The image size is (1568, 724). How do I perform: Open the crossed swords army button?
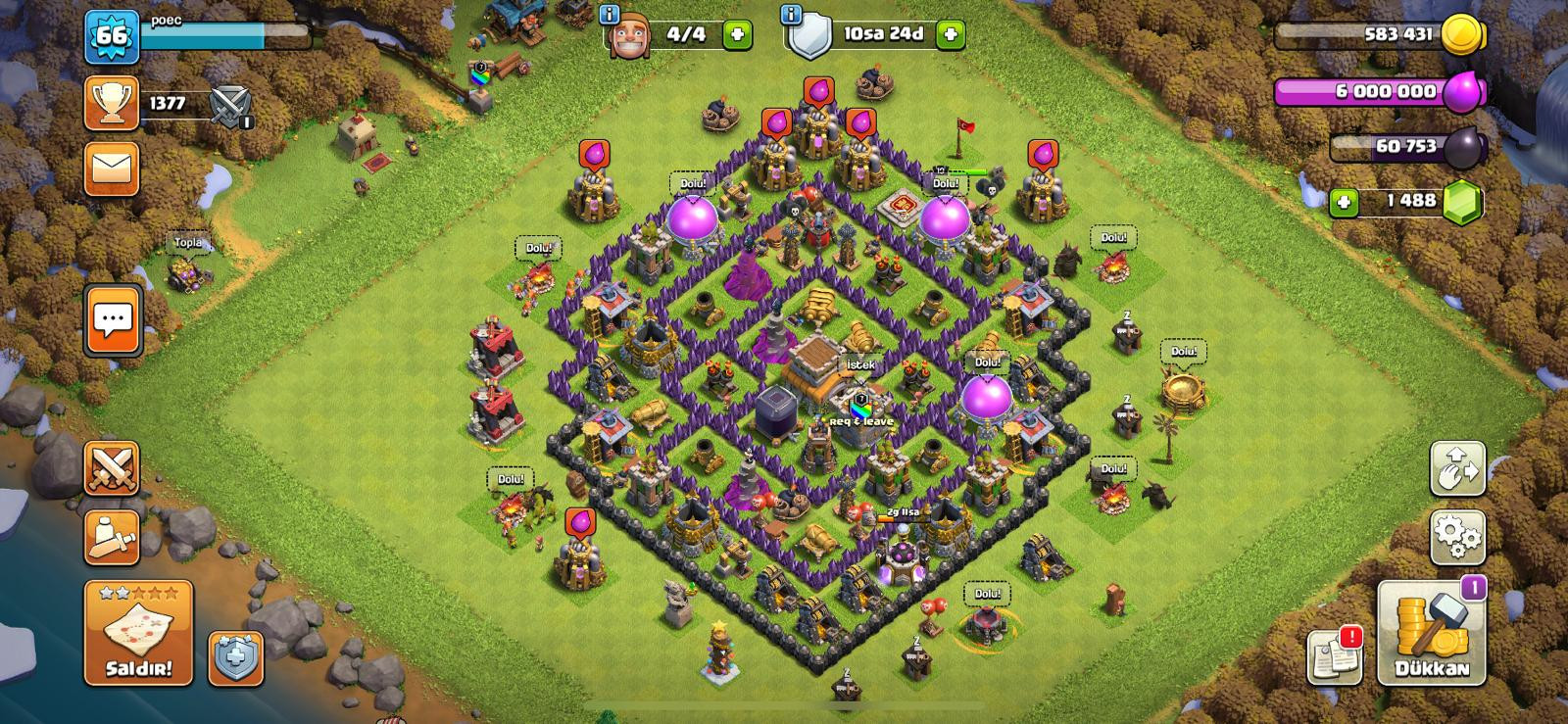112,467
